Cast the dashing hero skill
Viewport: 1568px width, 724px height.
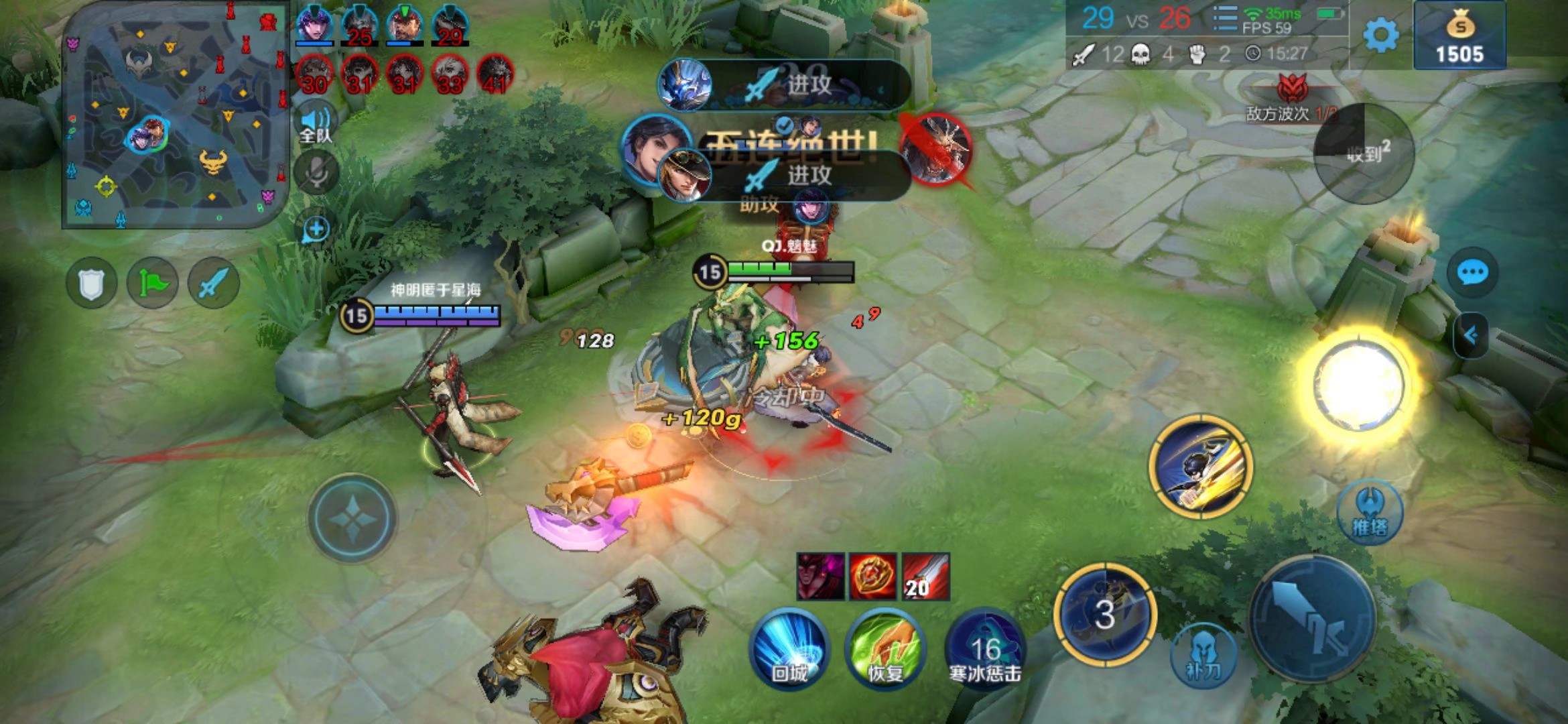(1199, 466)
